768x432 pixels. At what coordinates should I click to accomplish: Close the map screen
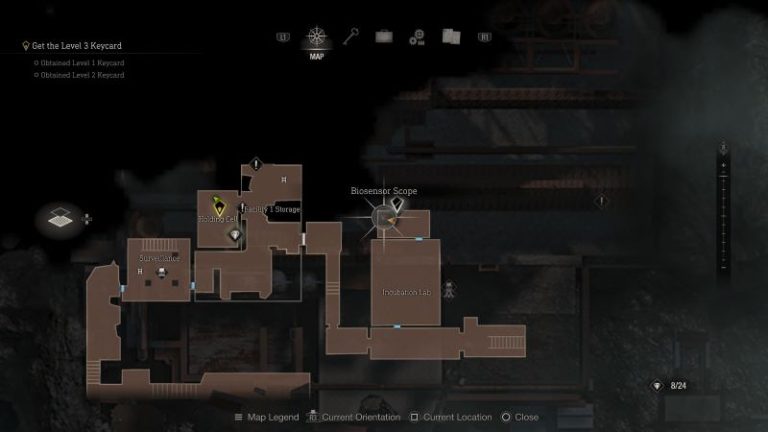[519, 417]
